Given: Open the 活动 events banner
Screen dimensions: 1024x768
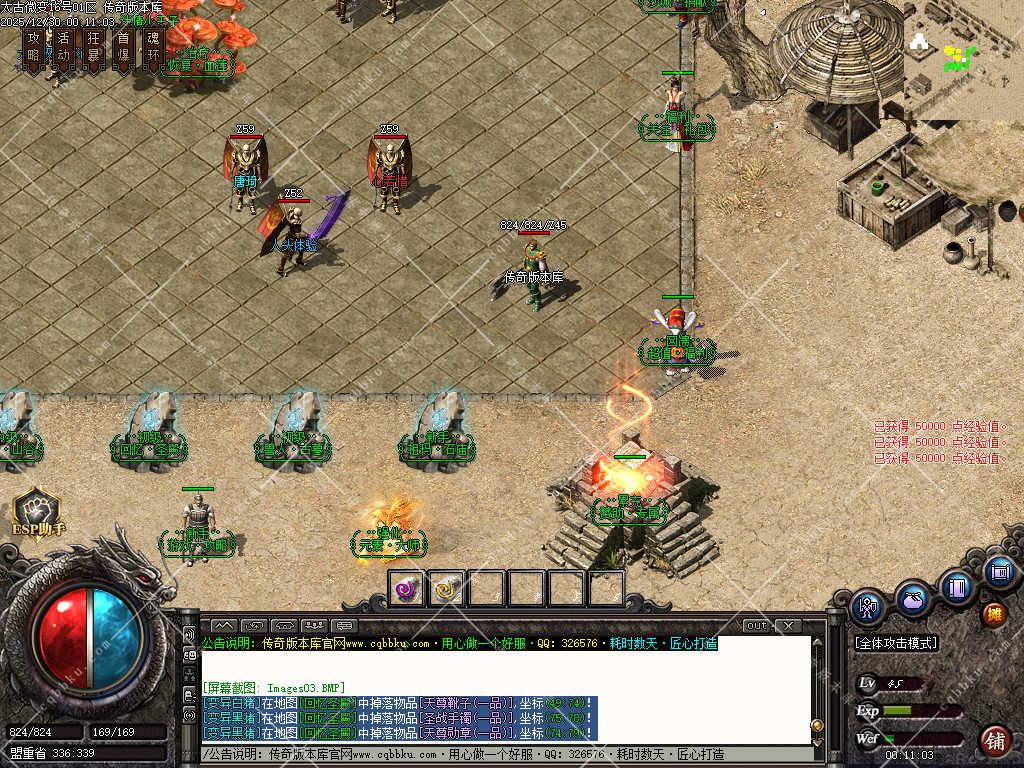Looking at the screenshot, I should click(64, 45).
